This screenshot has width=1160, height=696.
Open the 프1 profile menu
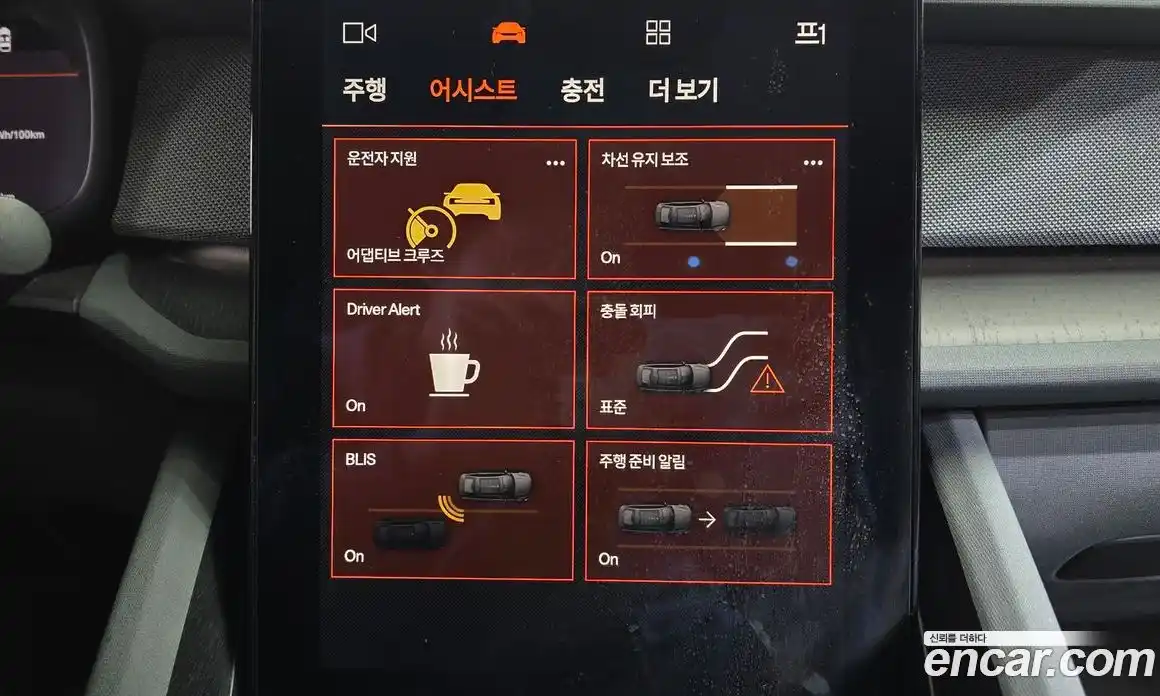tap(810, 34)
